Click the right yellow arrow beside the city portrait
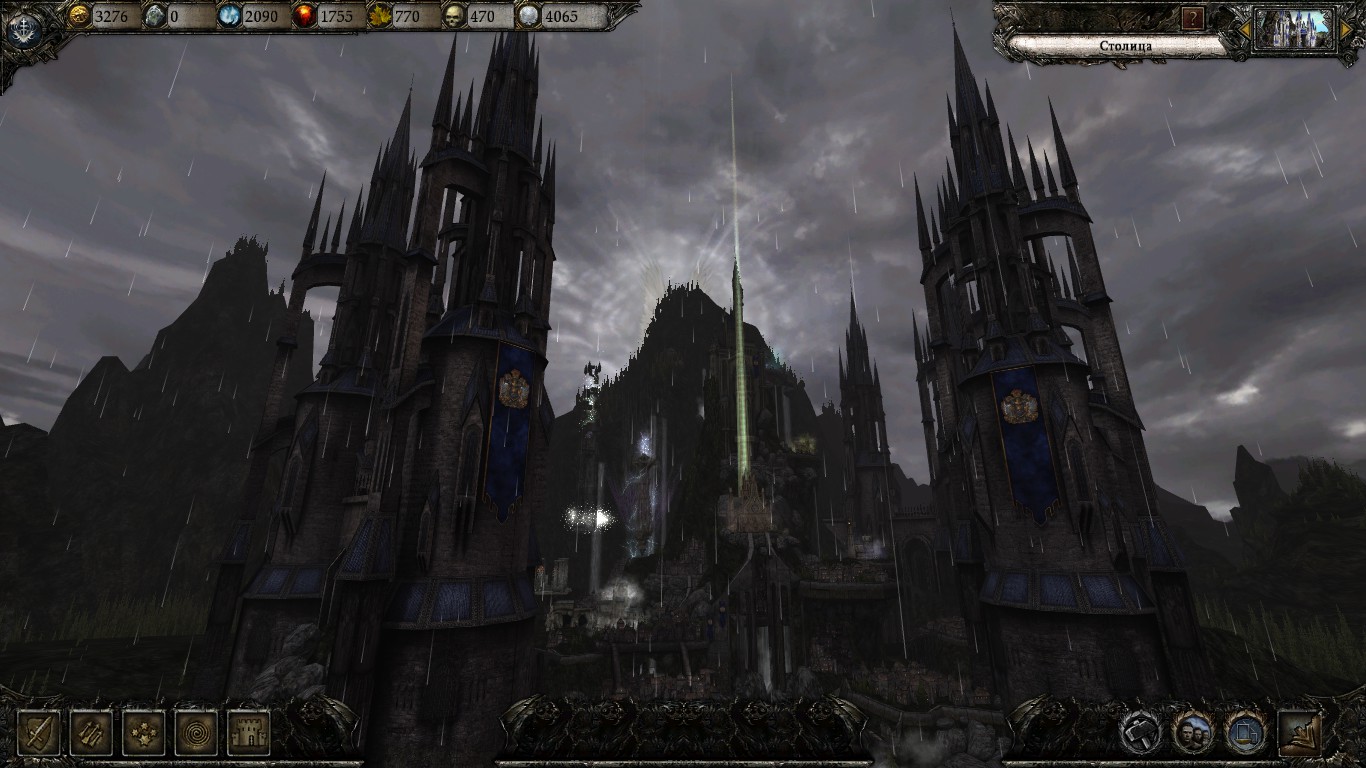The width and height of the screenshot is (1366, 768). point(1346,30)
